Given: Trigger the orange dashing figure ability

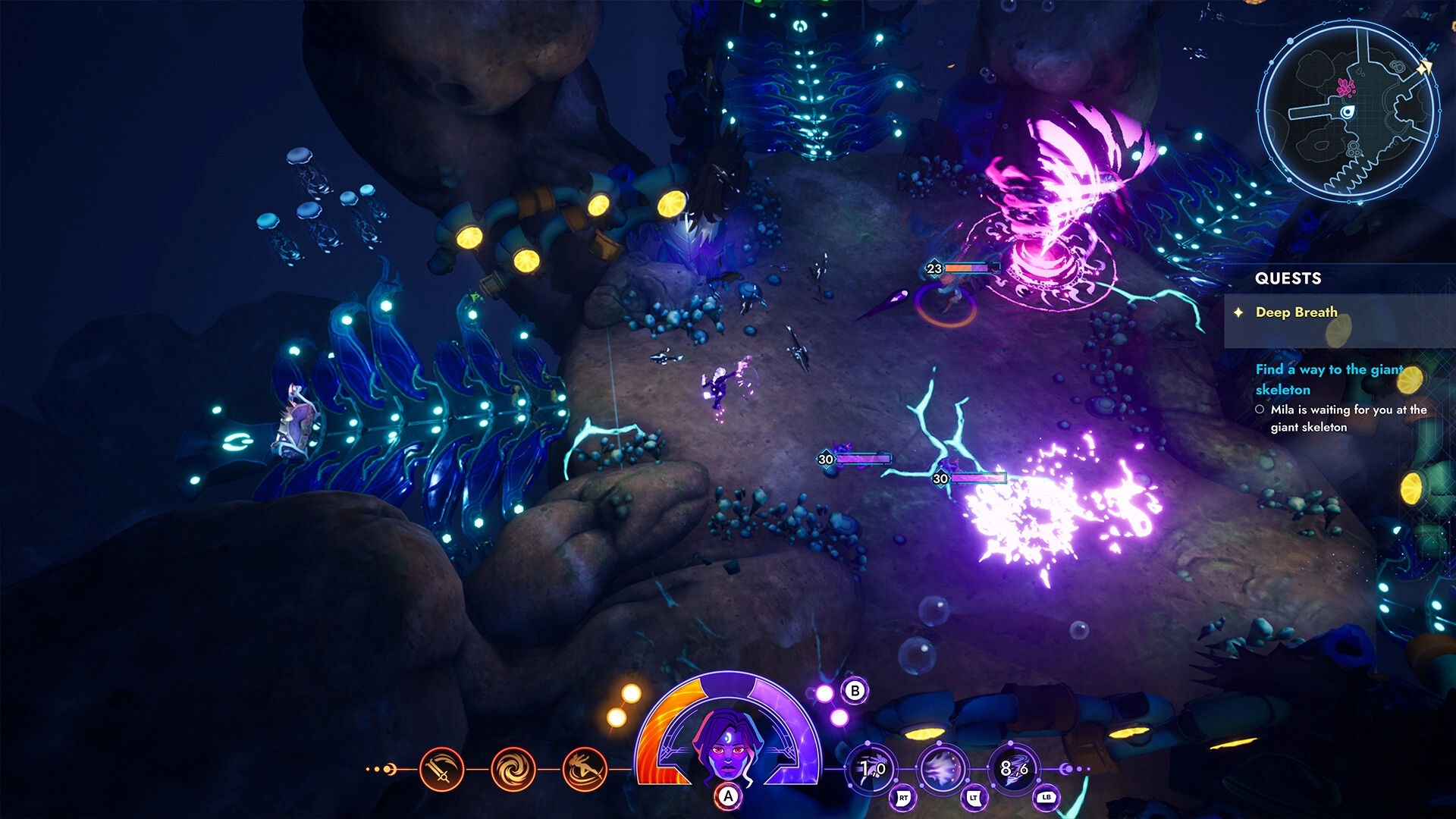Looking at the screenshot, I should click(585, 770).
